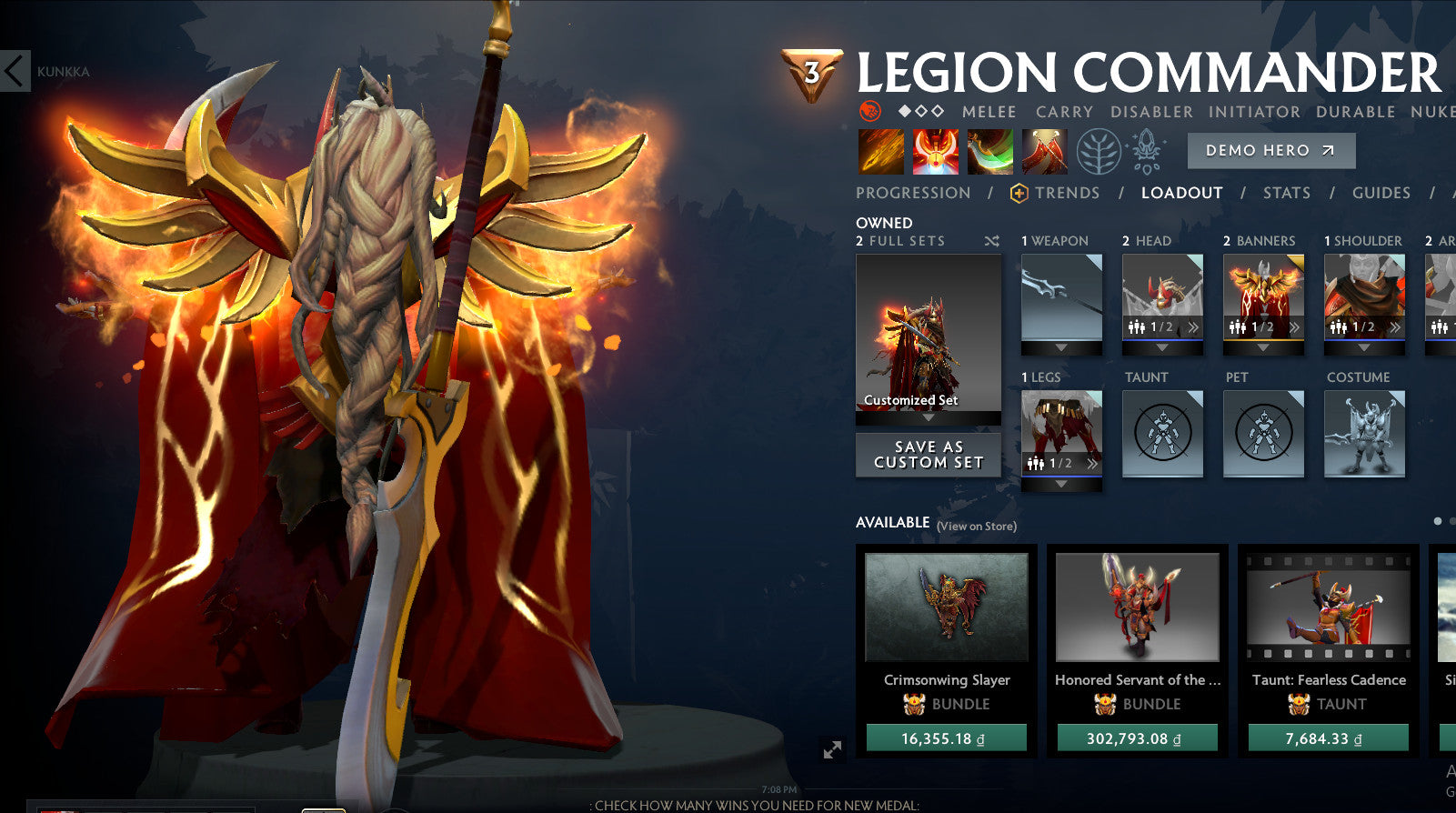Click the DEMO HERO button

[1270, 150]
